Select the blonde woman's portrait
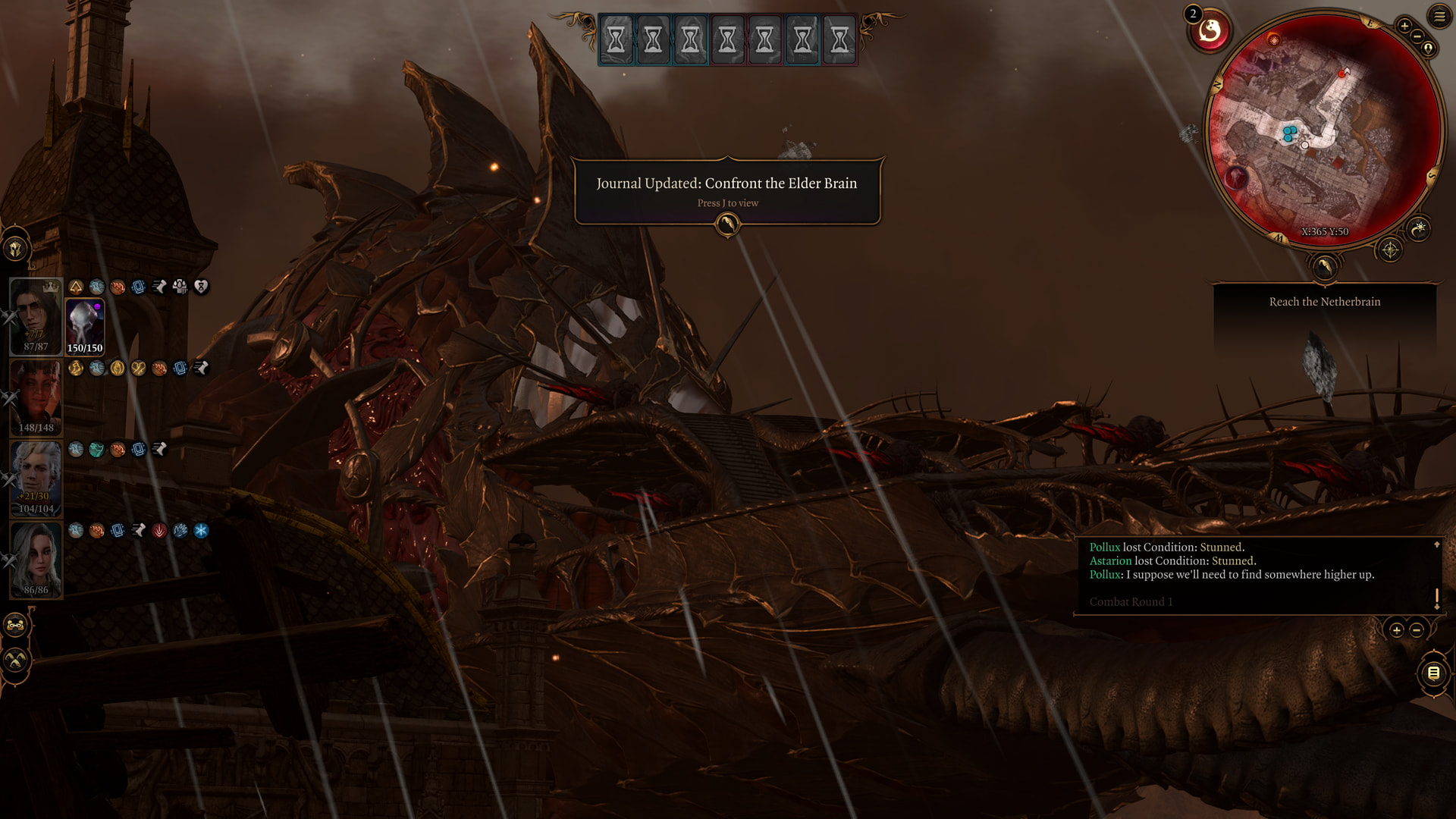Image resolution: width=1456 pixels, height=819 pixels. coord(36,560)
